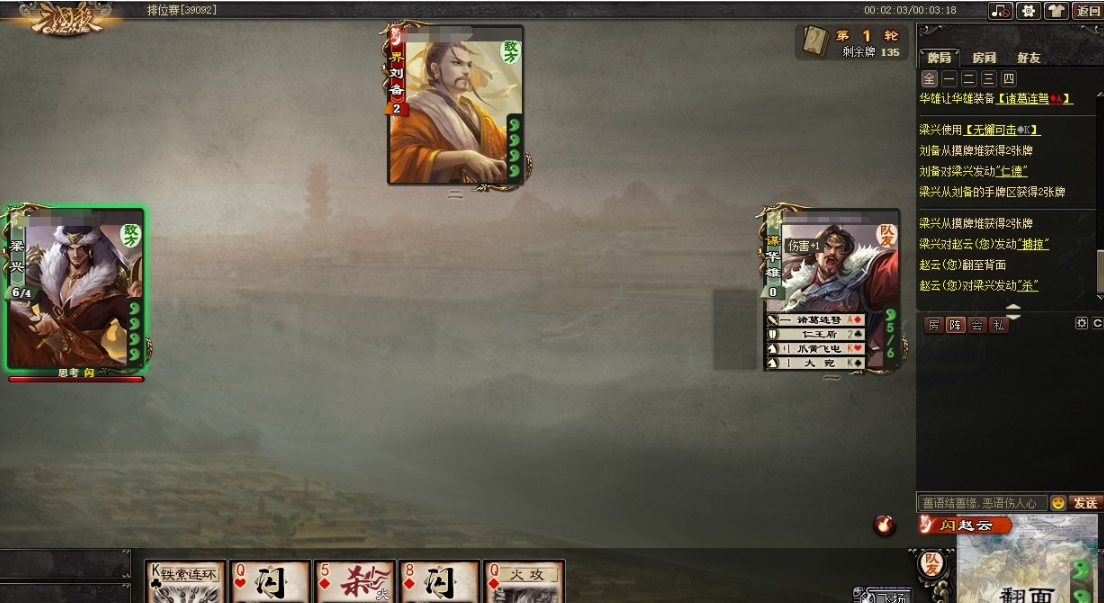Play the 火攻 card from hand
This screenshot has width=1104, height=603.
click(524, 582)
